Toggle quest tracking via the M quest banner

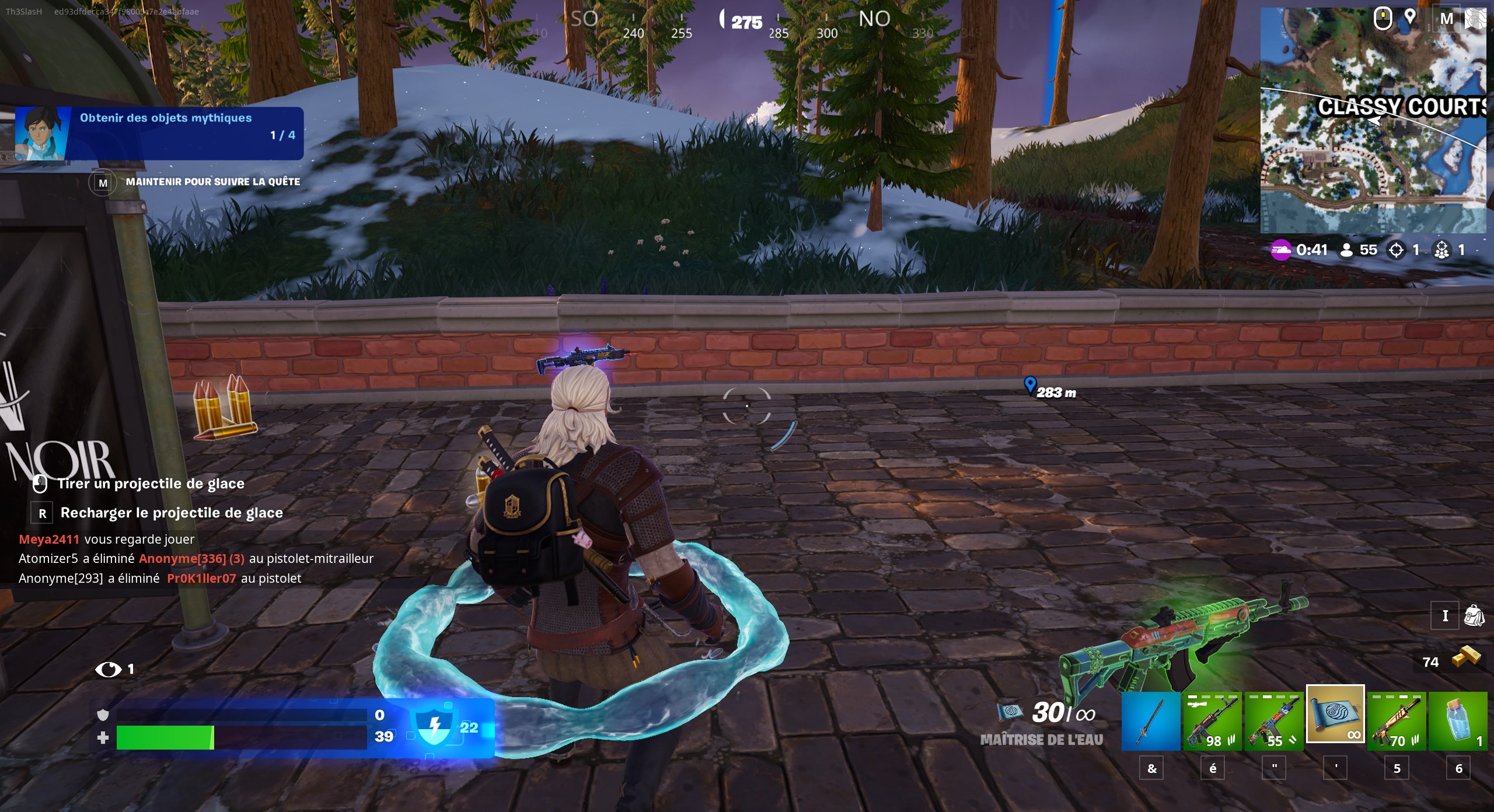pos(103,181)
